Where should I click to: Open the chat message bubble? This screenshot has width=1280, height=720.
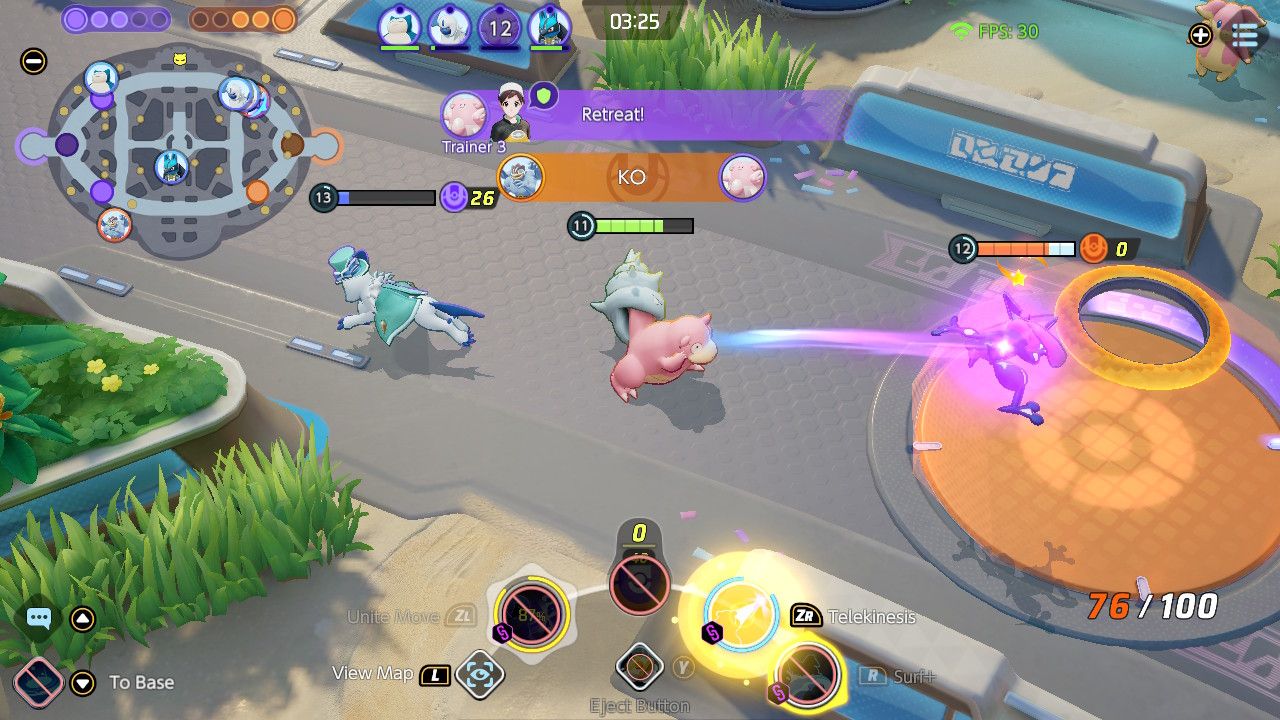click(x=38, y=620)
